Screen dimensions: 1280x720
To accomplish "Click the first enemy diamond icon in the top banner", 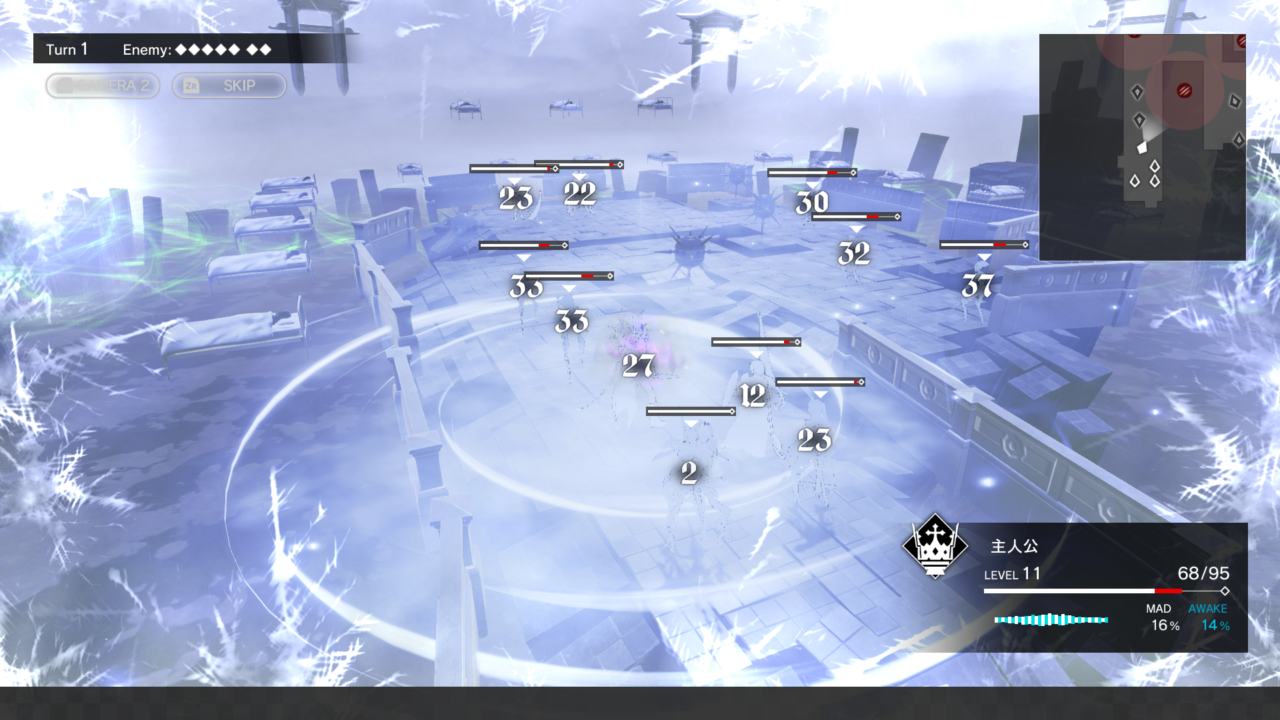I will point(182,49).
